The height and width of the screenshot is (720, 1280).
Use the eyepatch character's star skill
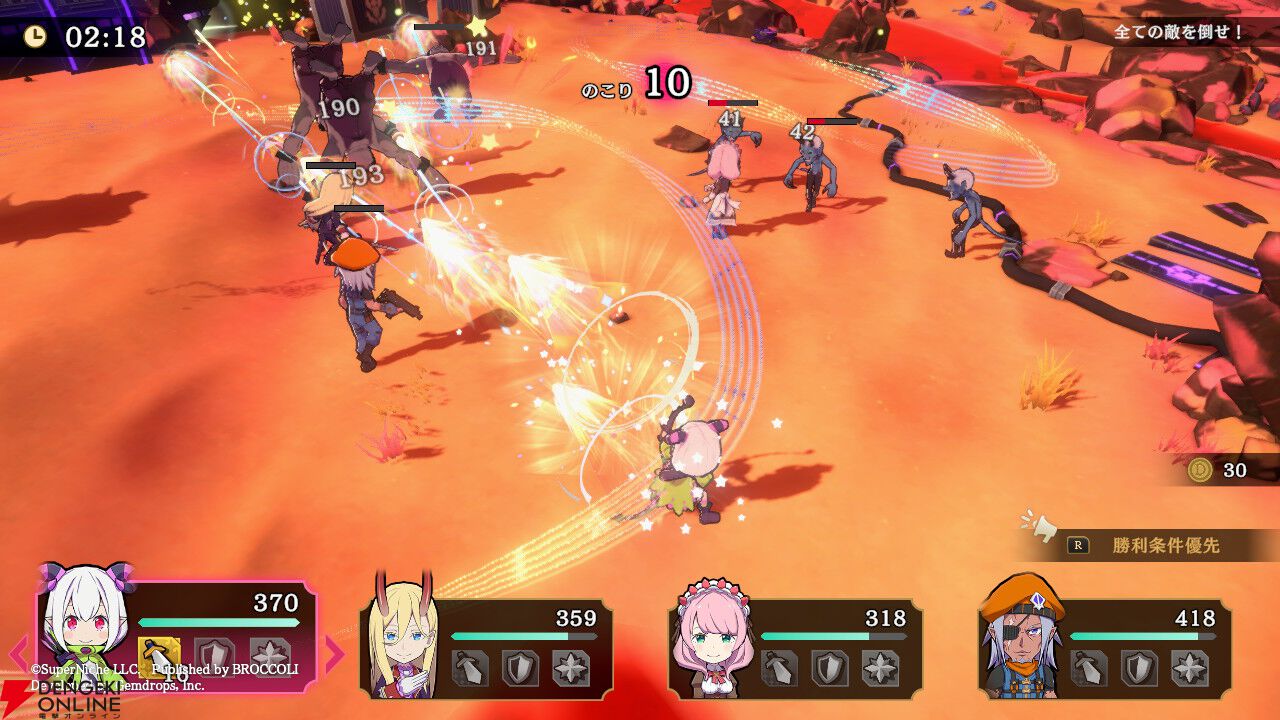[x=1189, y=668]
